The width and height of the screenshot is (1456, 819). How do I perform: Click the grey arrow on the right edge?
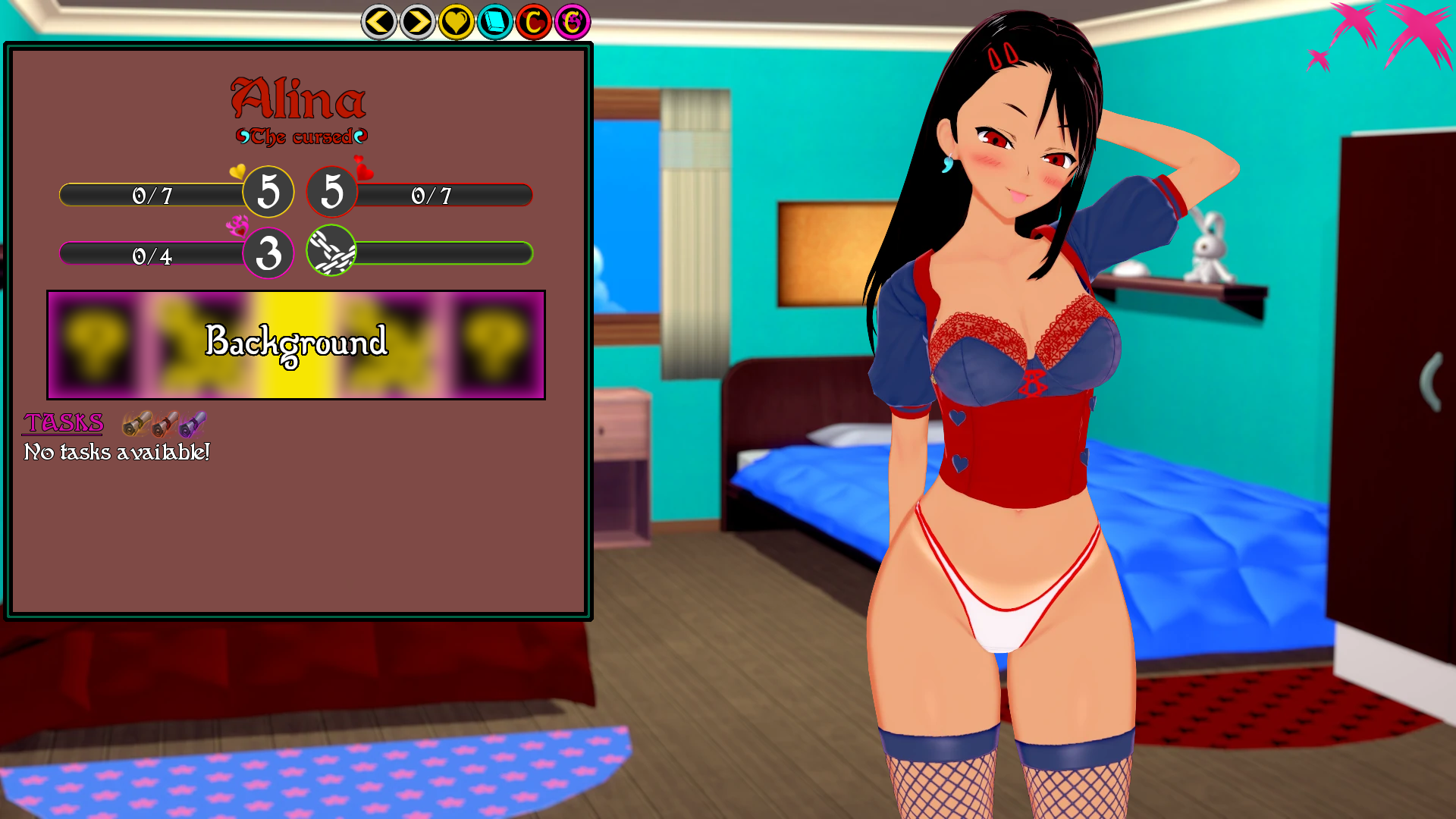click(x=1430, y=381)
